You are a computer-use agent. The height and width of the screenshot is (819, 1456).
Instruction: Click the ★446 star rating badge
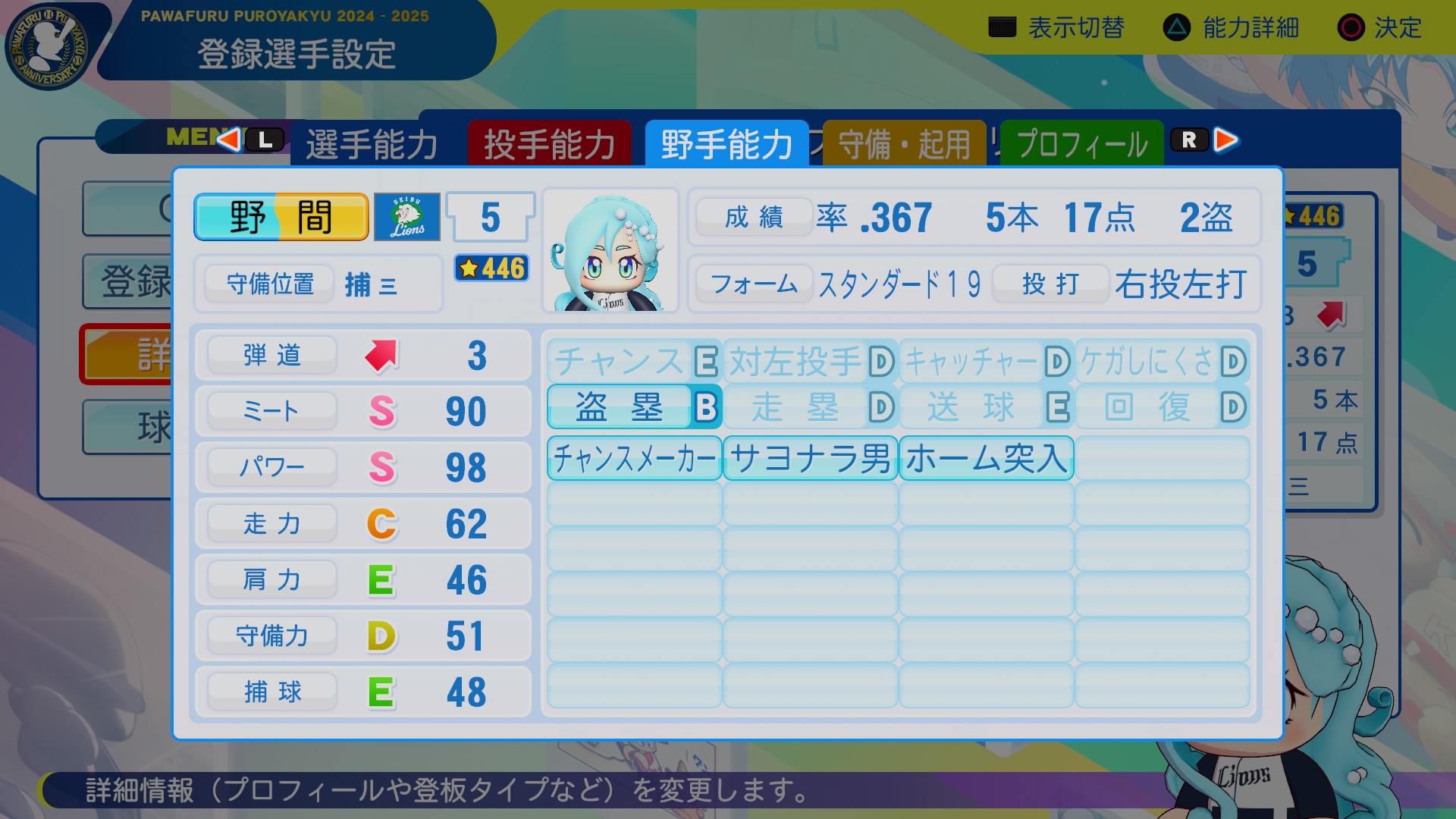pos(491,268)
